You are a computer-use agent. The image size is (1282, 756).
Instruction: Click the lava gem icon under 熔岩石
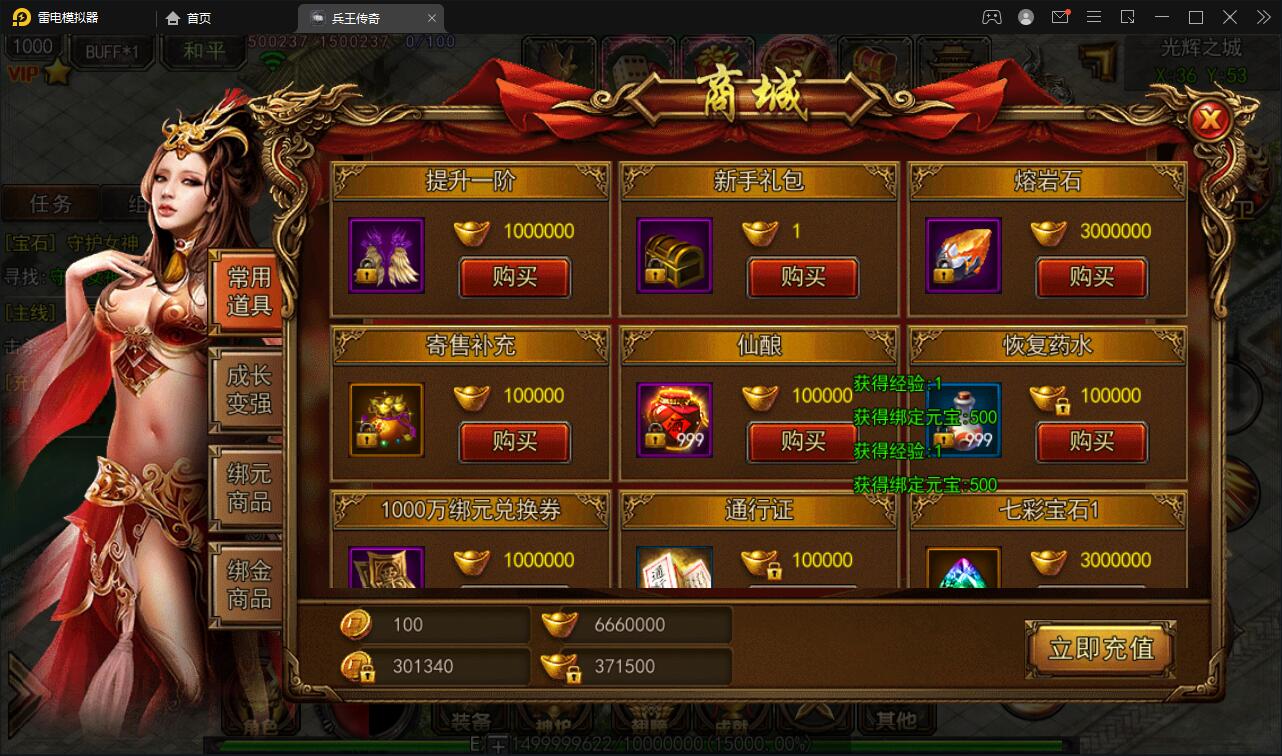[962, 255]
